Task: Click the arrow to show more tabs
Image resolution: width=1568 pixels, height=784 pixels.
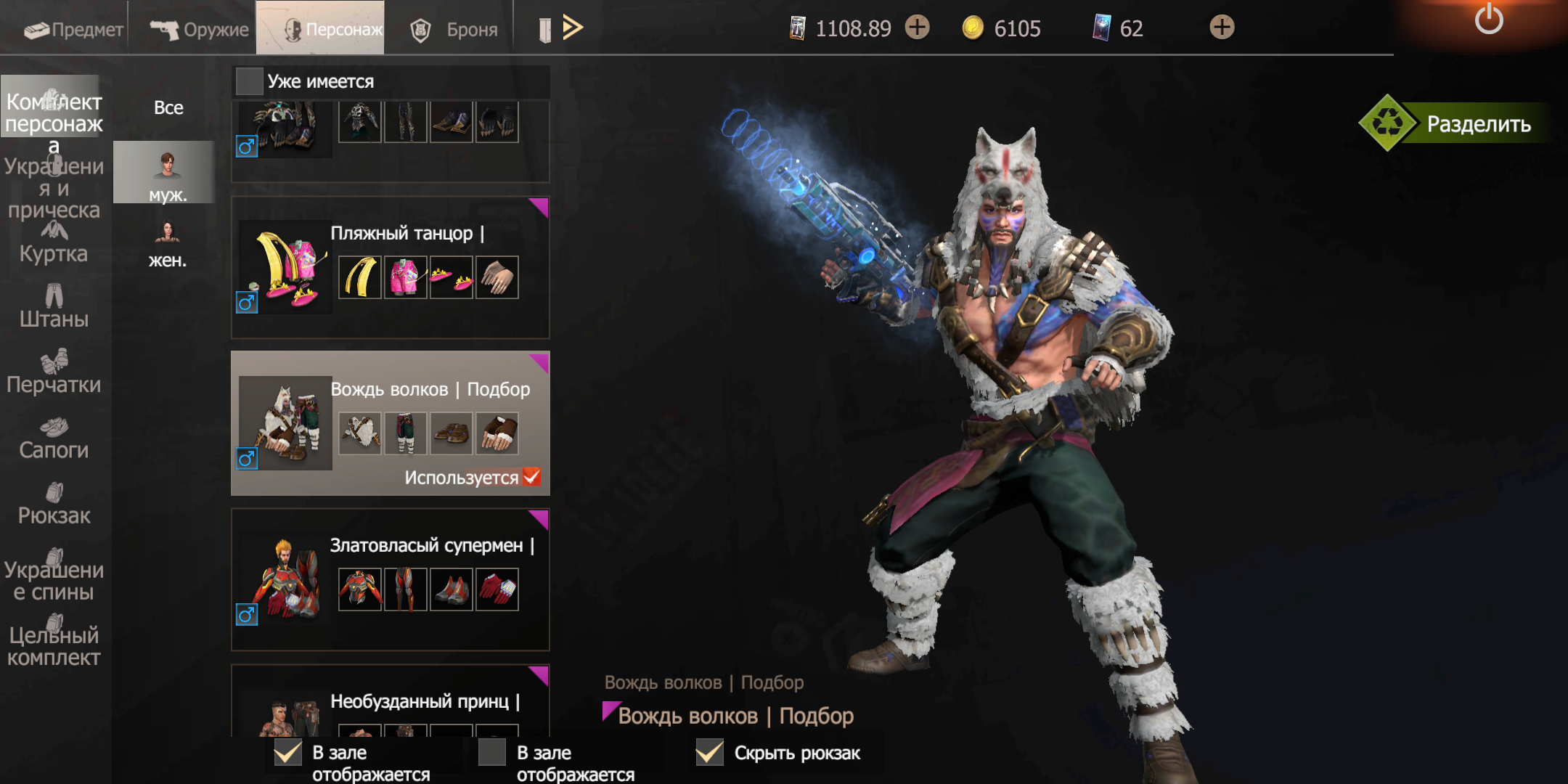Action: coord(573,28)
